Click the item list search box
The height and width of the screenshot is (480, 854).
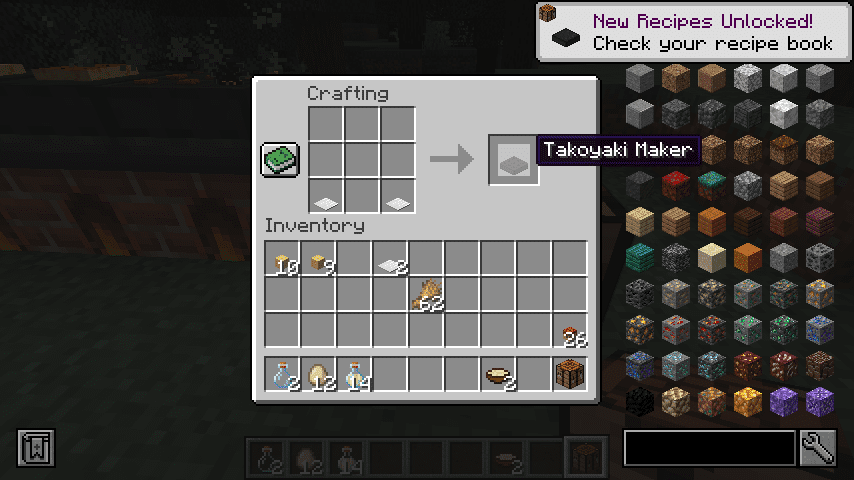coord(709,448)
